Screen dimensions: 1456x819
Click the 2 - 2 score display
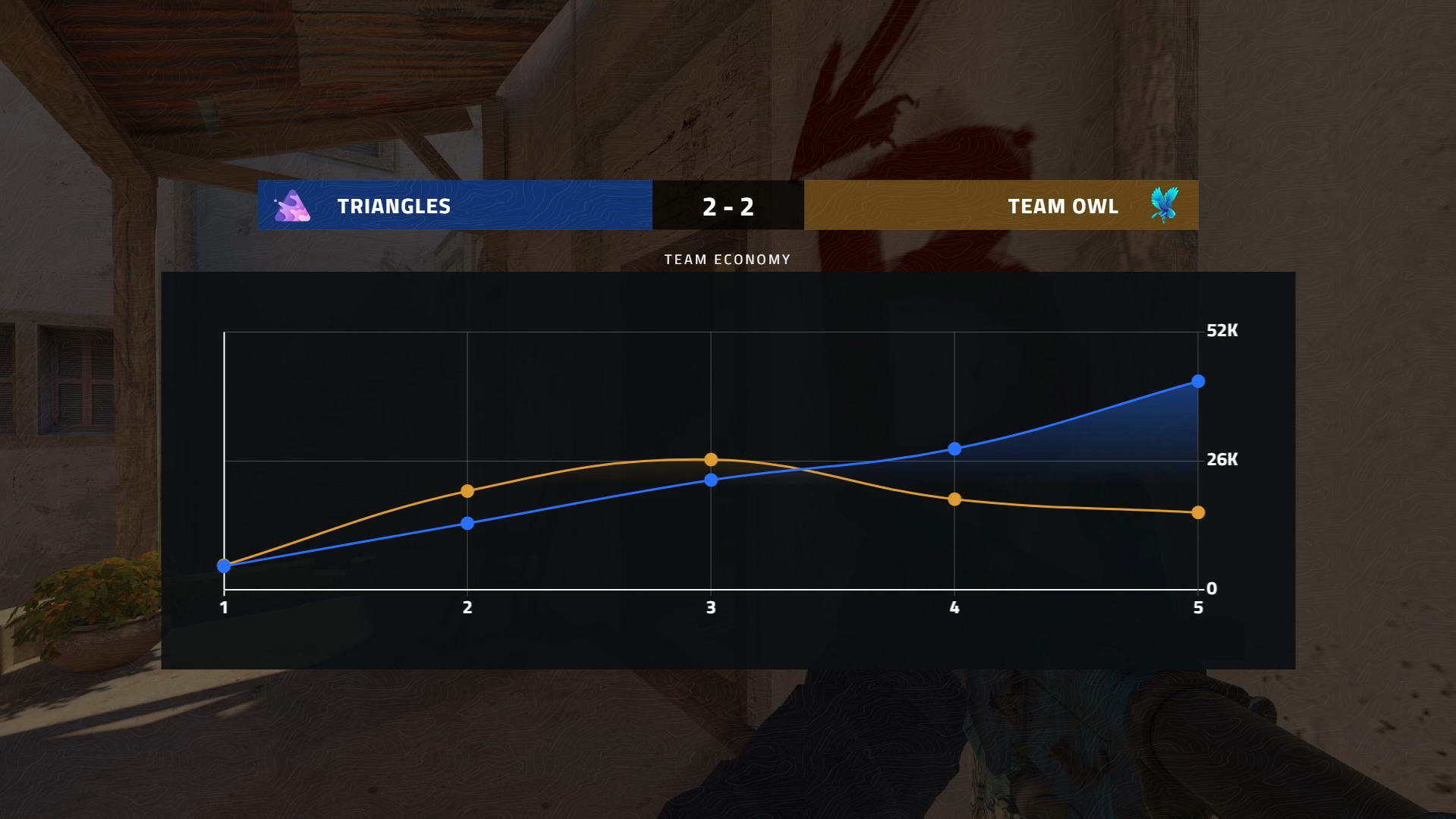coord(728,205)
